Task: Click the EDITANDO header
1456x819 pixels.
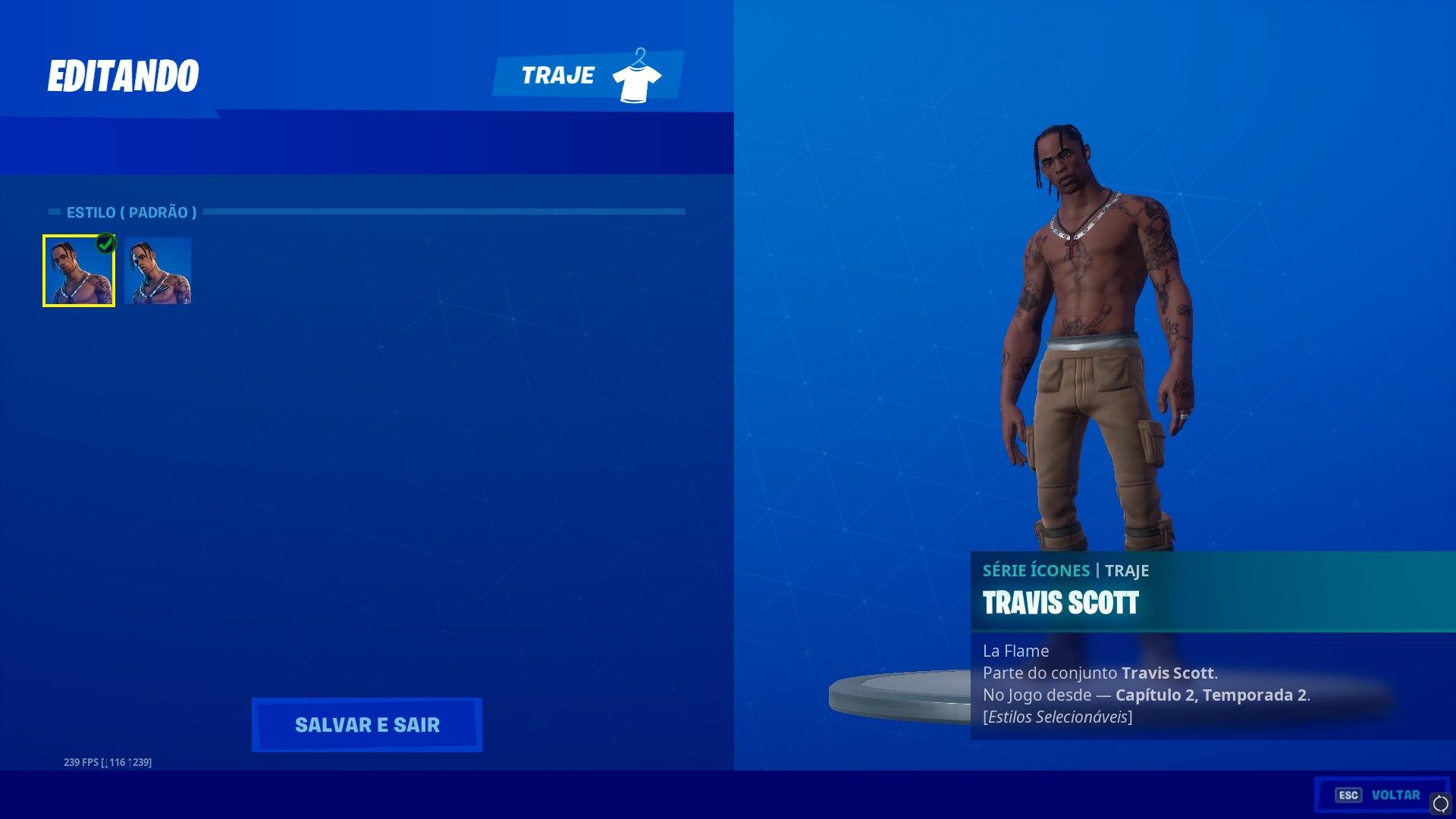Action: coord(124,74)
